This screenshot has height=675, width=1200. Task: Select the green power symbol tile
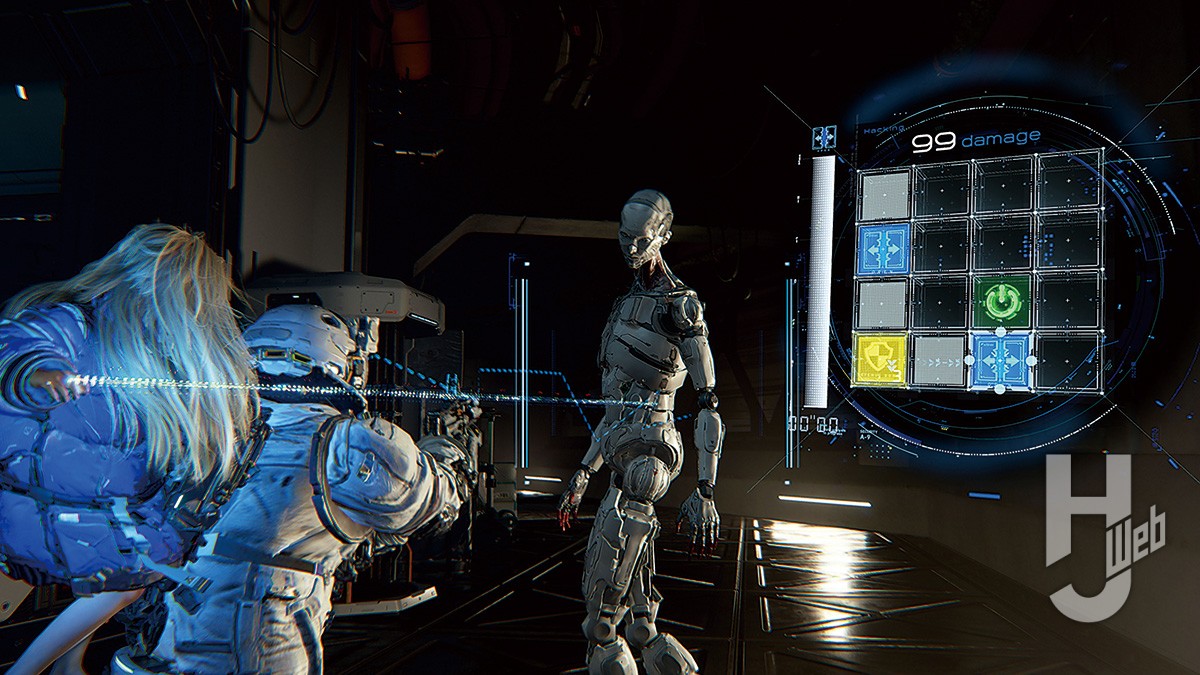[x=1003, y=303]
